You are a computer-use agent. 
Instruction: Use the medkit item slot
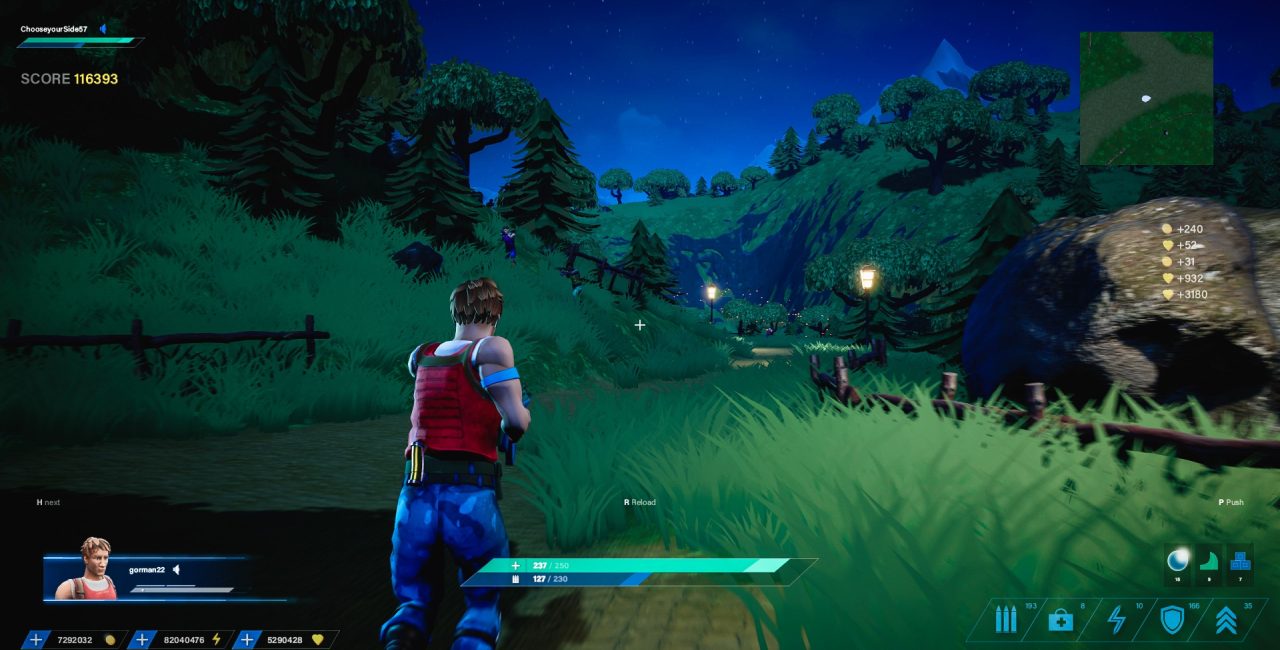(x=1060, y=620)
